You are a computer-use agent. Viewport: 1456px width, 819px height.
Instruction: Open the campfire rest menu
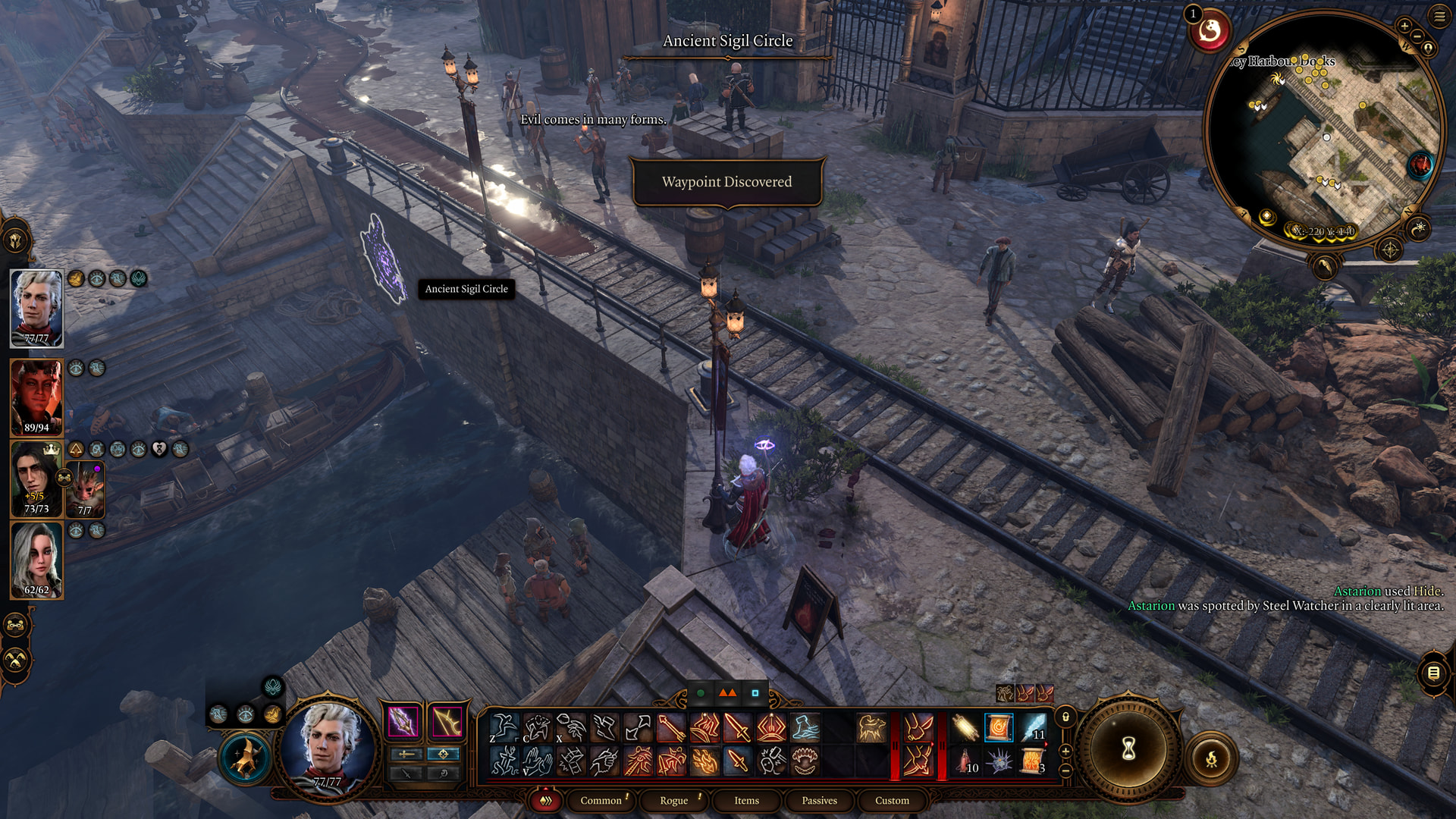pos(1211,758)
